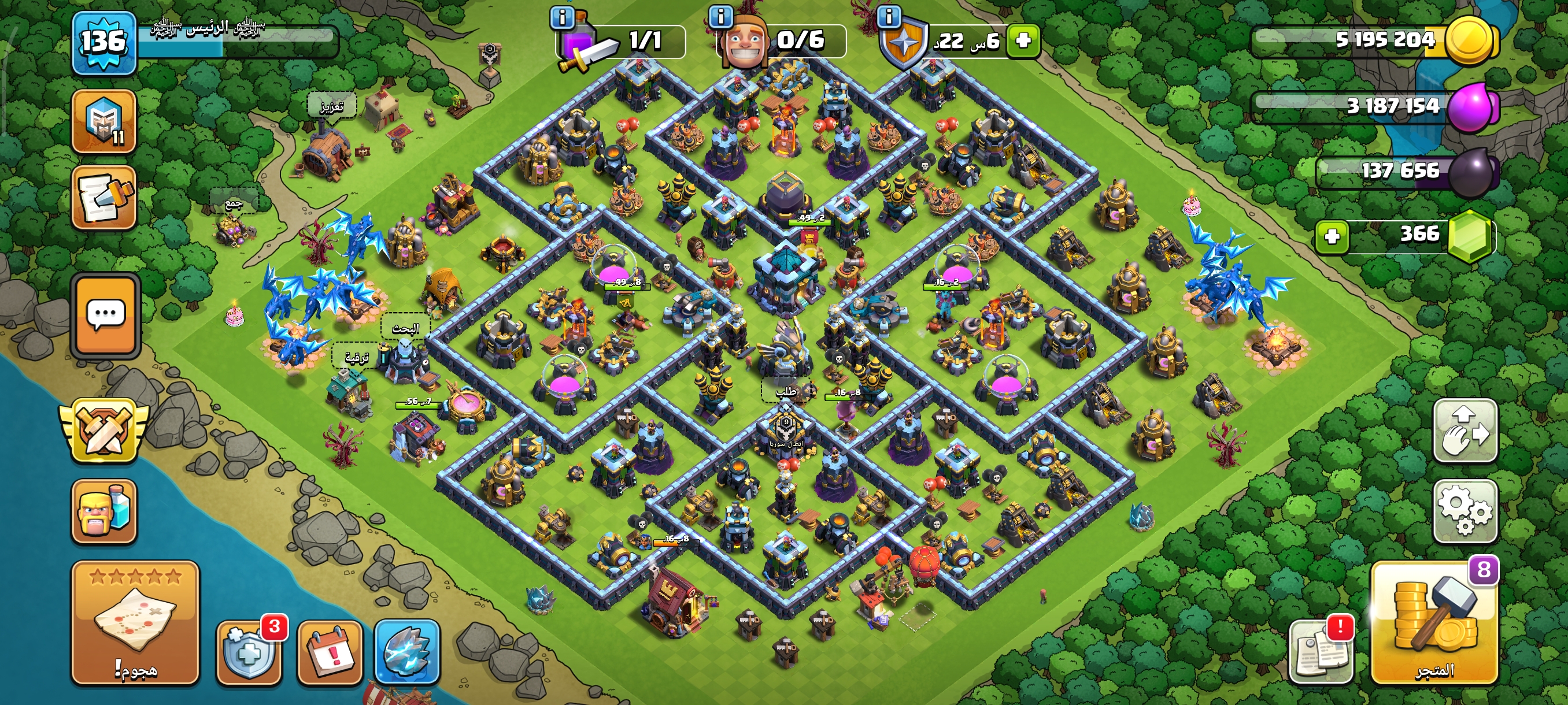This screenshot has height=705, width=1568.
Task: Show builder info above the builder face
Action: click(x=721, y=16)
